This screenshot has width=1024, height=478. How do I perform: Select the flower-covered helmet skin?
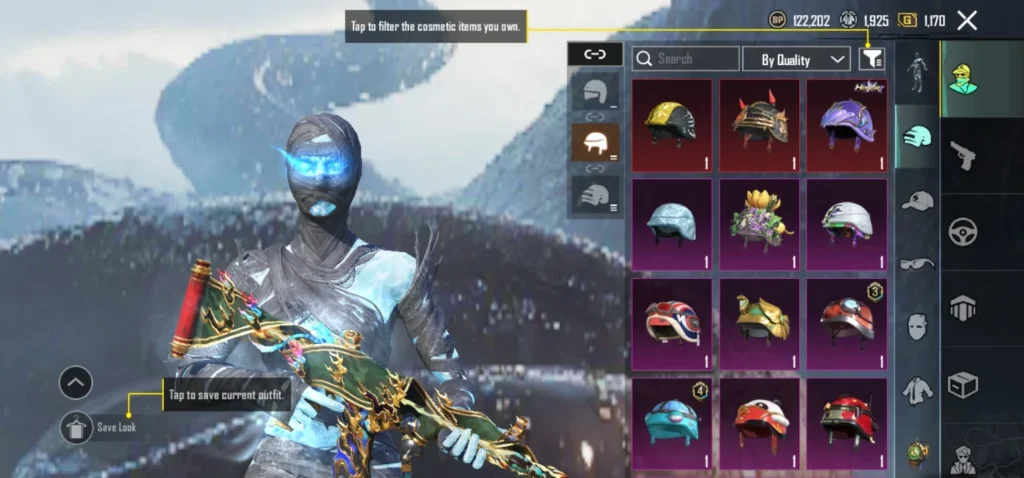tap(760, 224)
